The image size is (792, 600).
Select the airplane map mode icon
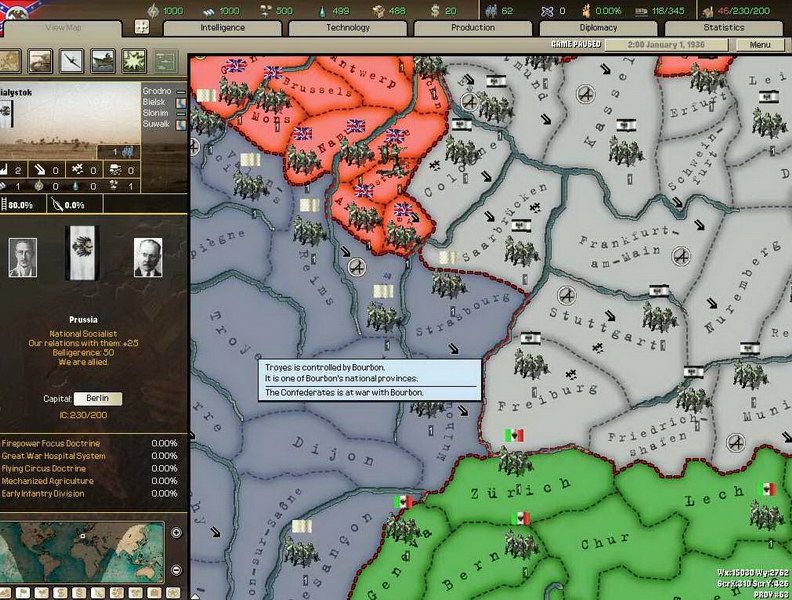coord(71,60)
